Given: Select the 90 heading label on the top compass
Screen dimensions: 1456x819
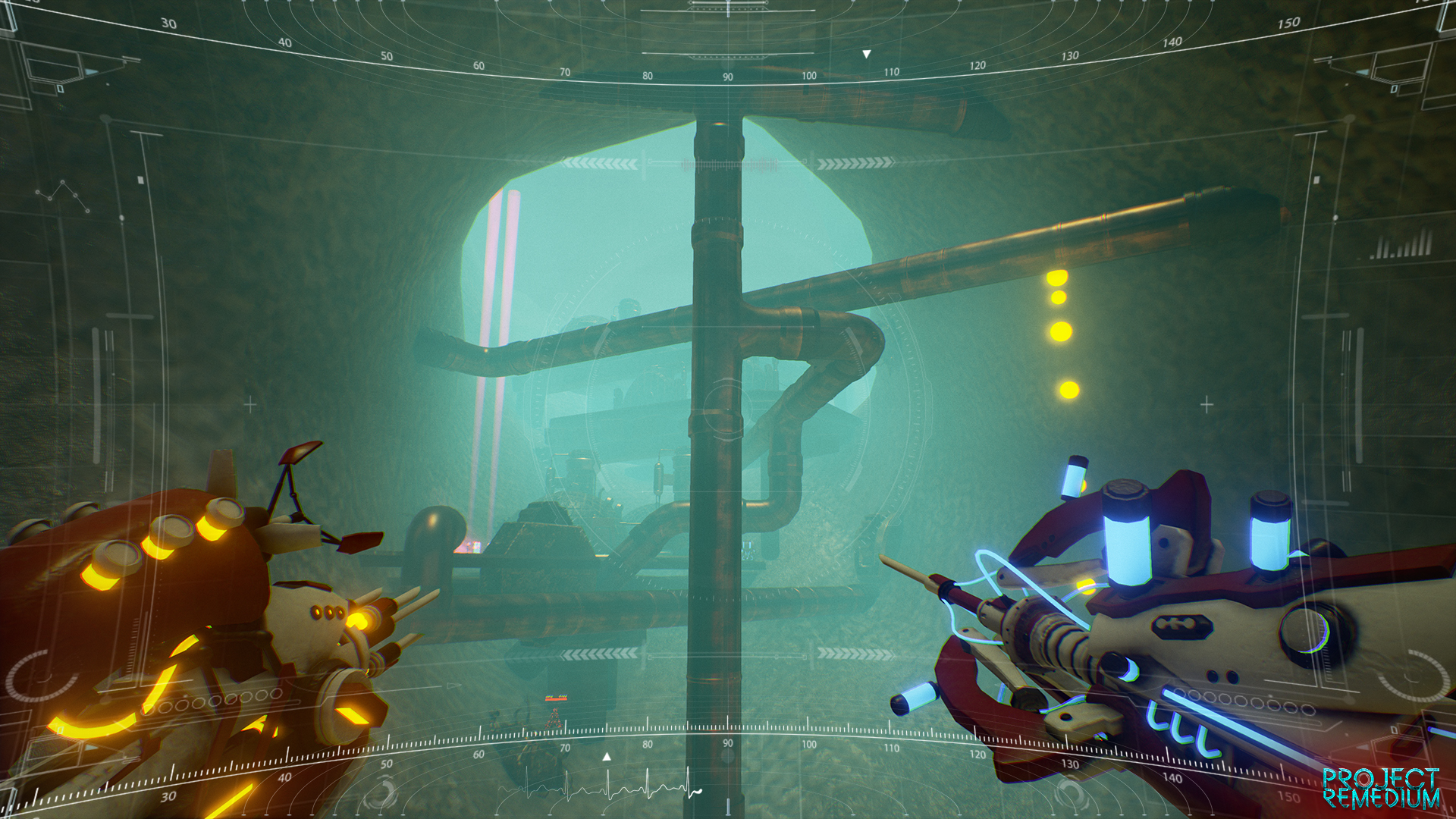Looking at the screenshot, I should [728, 77].
